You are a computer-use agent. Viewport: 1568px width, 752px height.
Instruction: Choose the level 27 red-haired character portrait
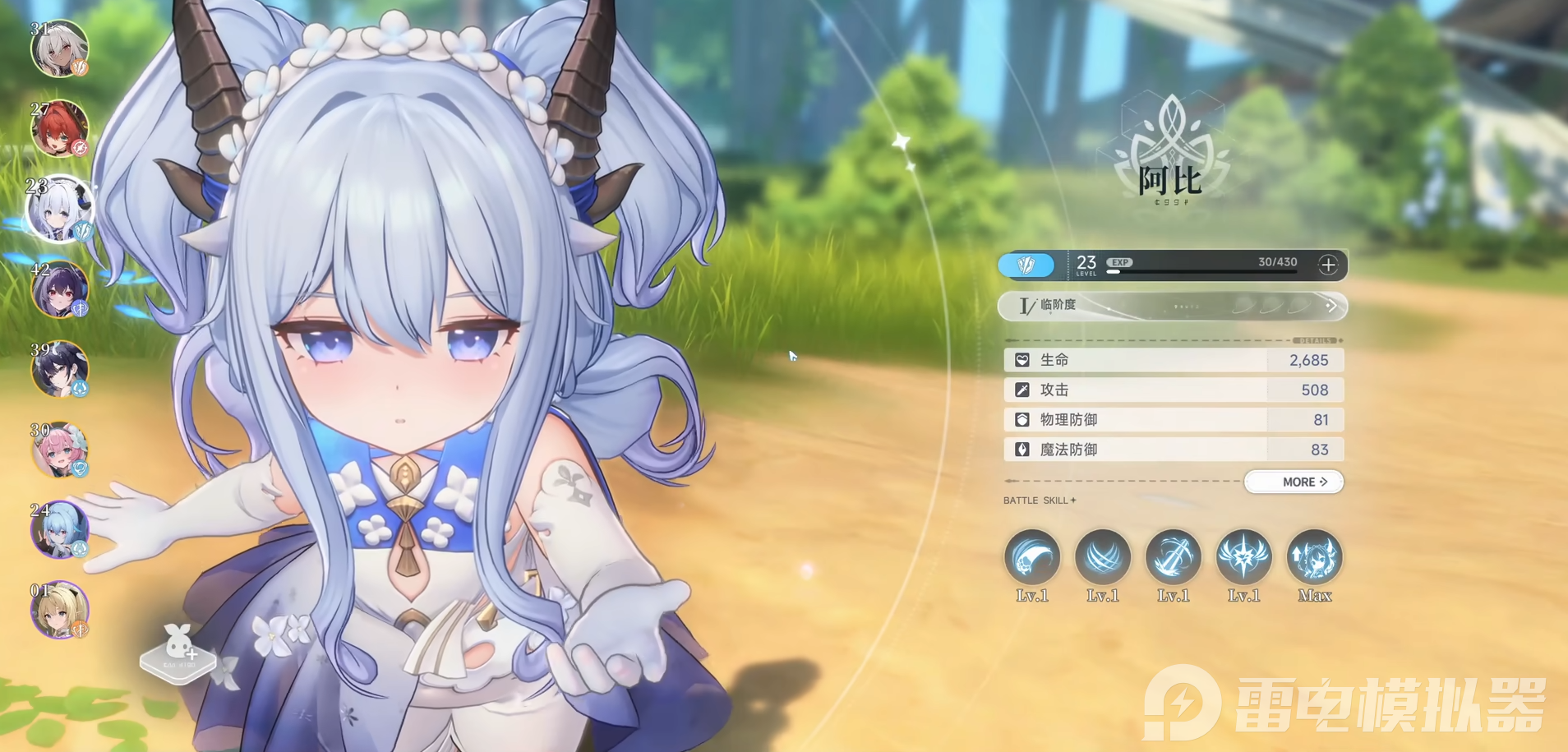pos(59,128)
